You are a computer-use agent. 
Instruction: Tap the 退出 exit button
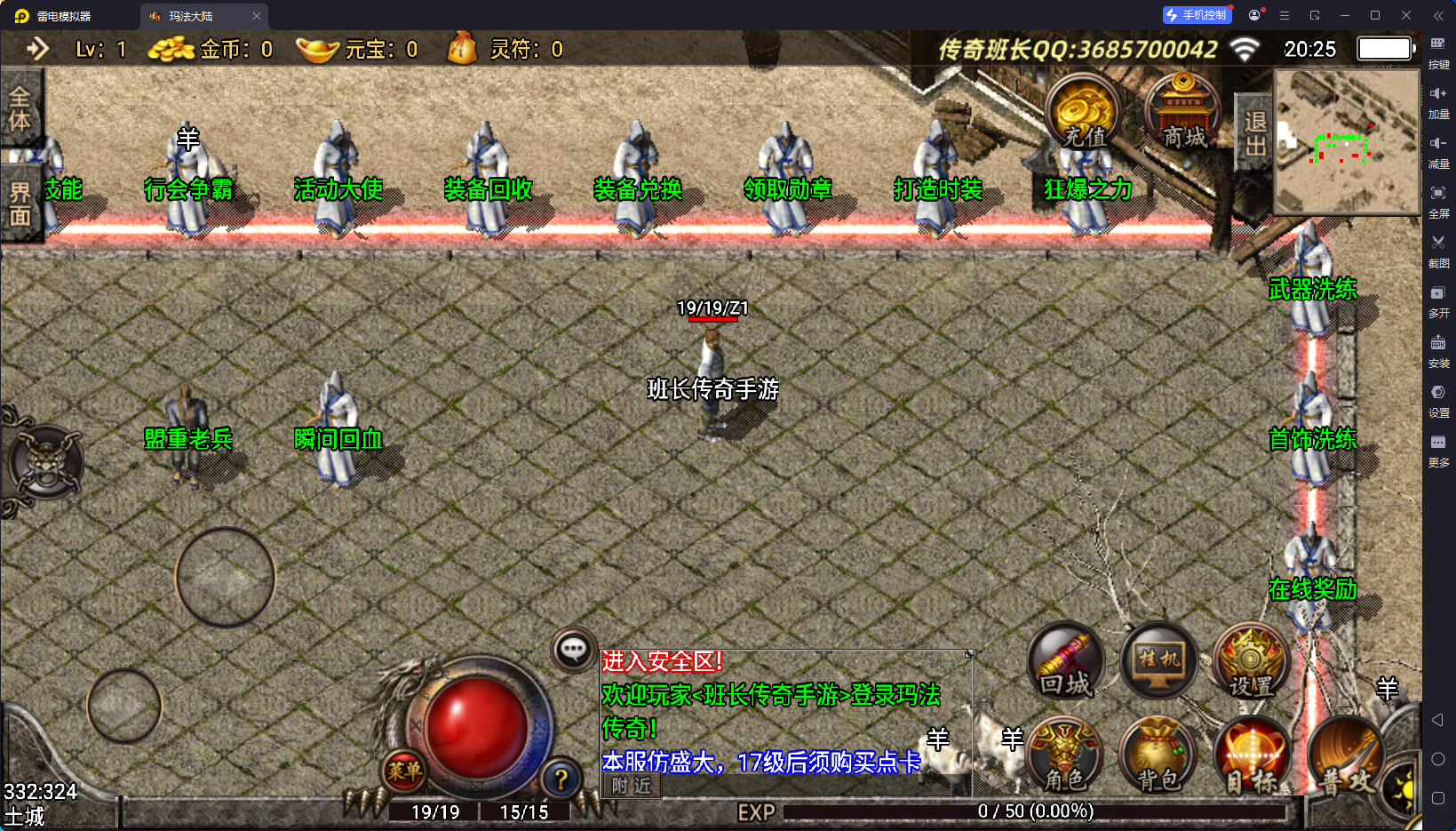(1254, 133)
